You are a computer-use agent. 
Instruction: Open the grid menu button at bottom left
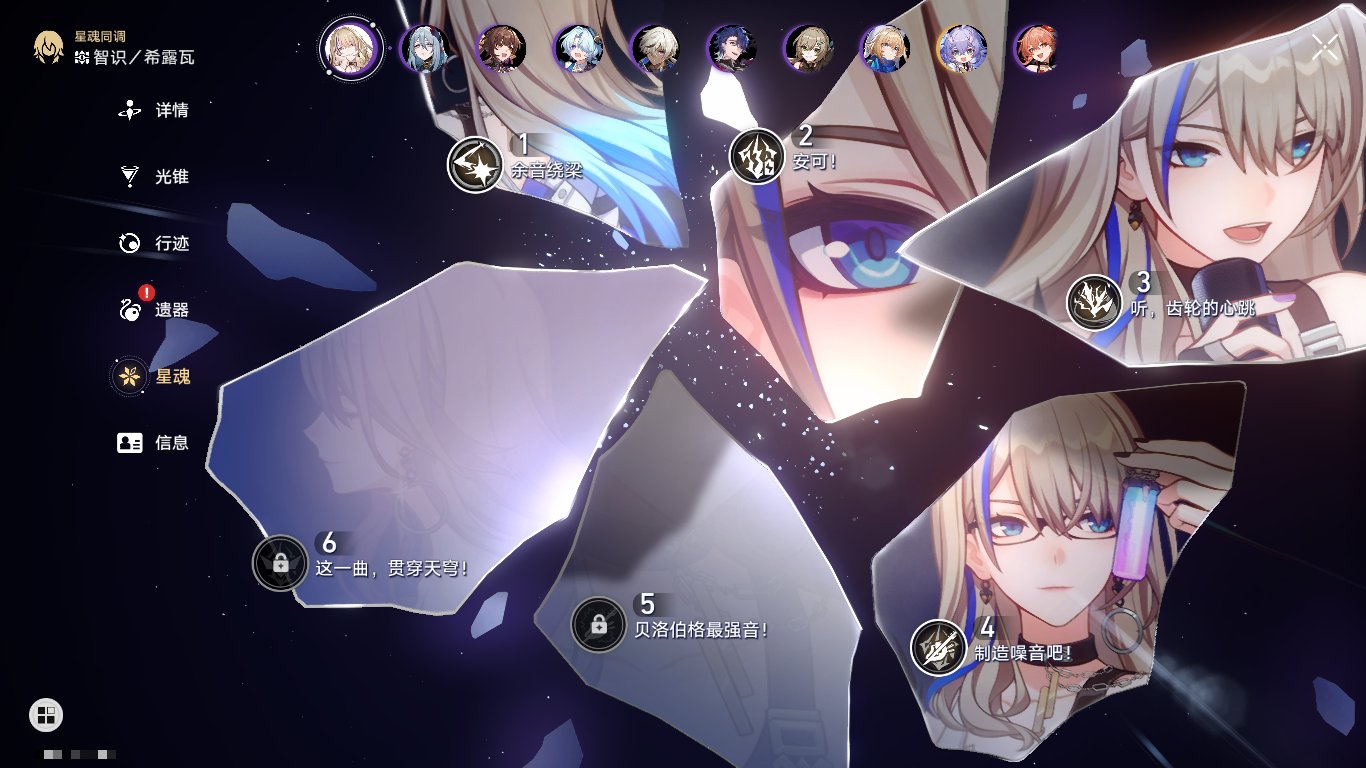click(x=46, y=714)
